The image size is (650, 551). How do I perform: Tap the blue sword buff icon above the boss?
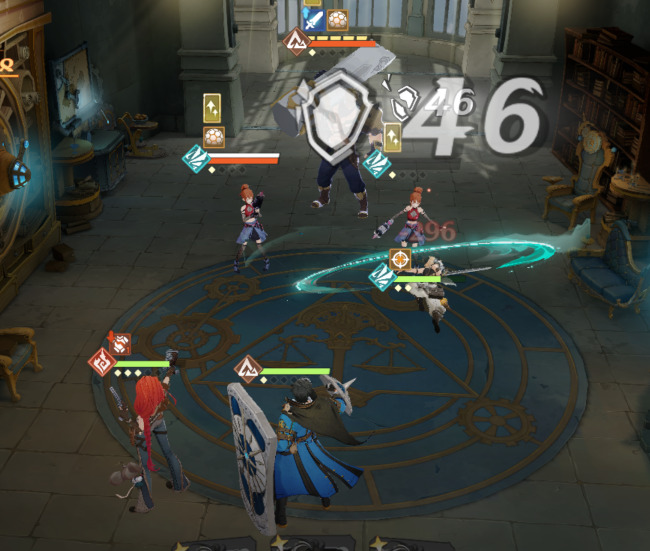(x=313, y=18)
